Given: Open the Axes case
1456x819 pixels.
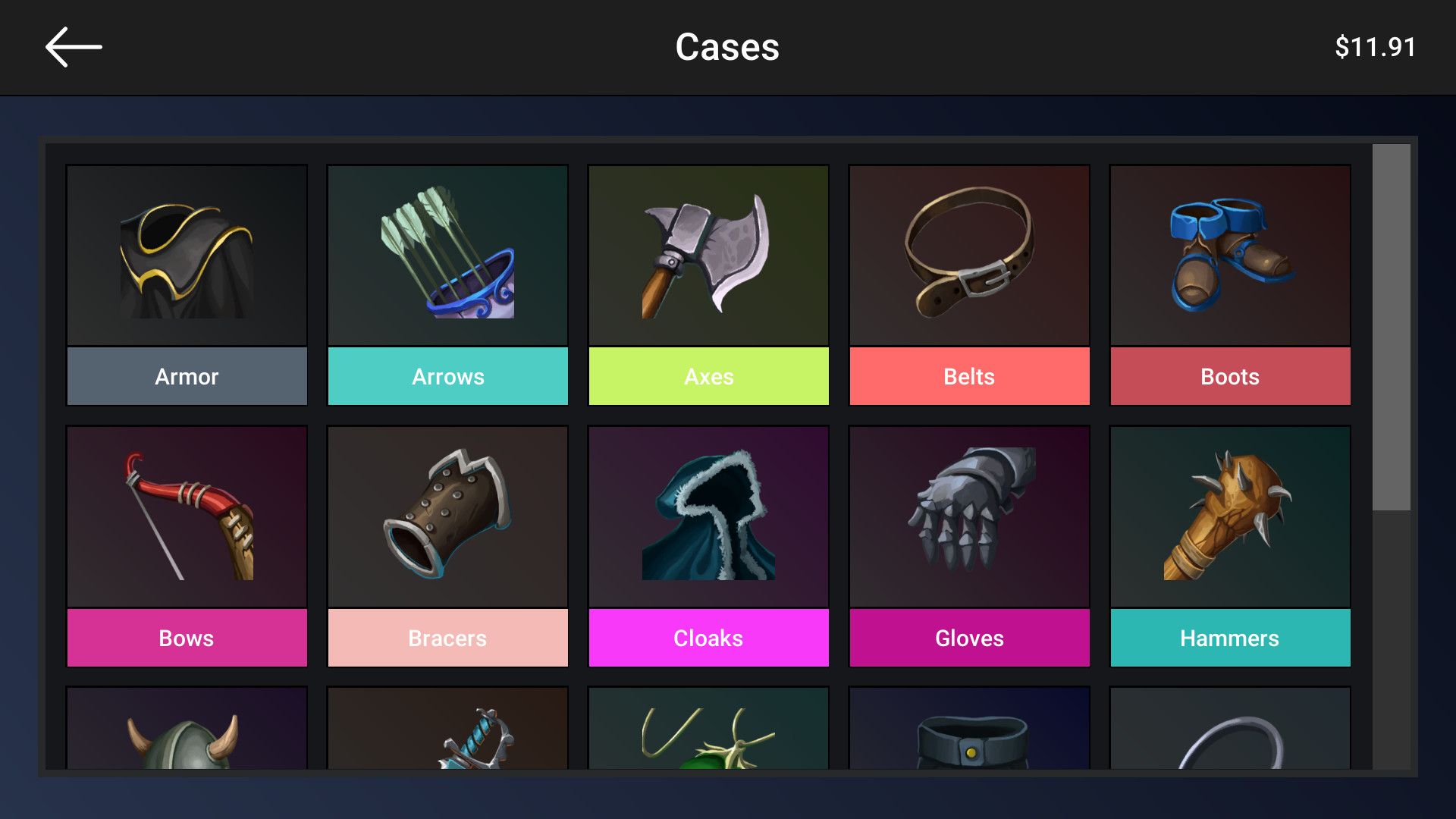Looking at the screenshot, I should (x=708, y=254).
